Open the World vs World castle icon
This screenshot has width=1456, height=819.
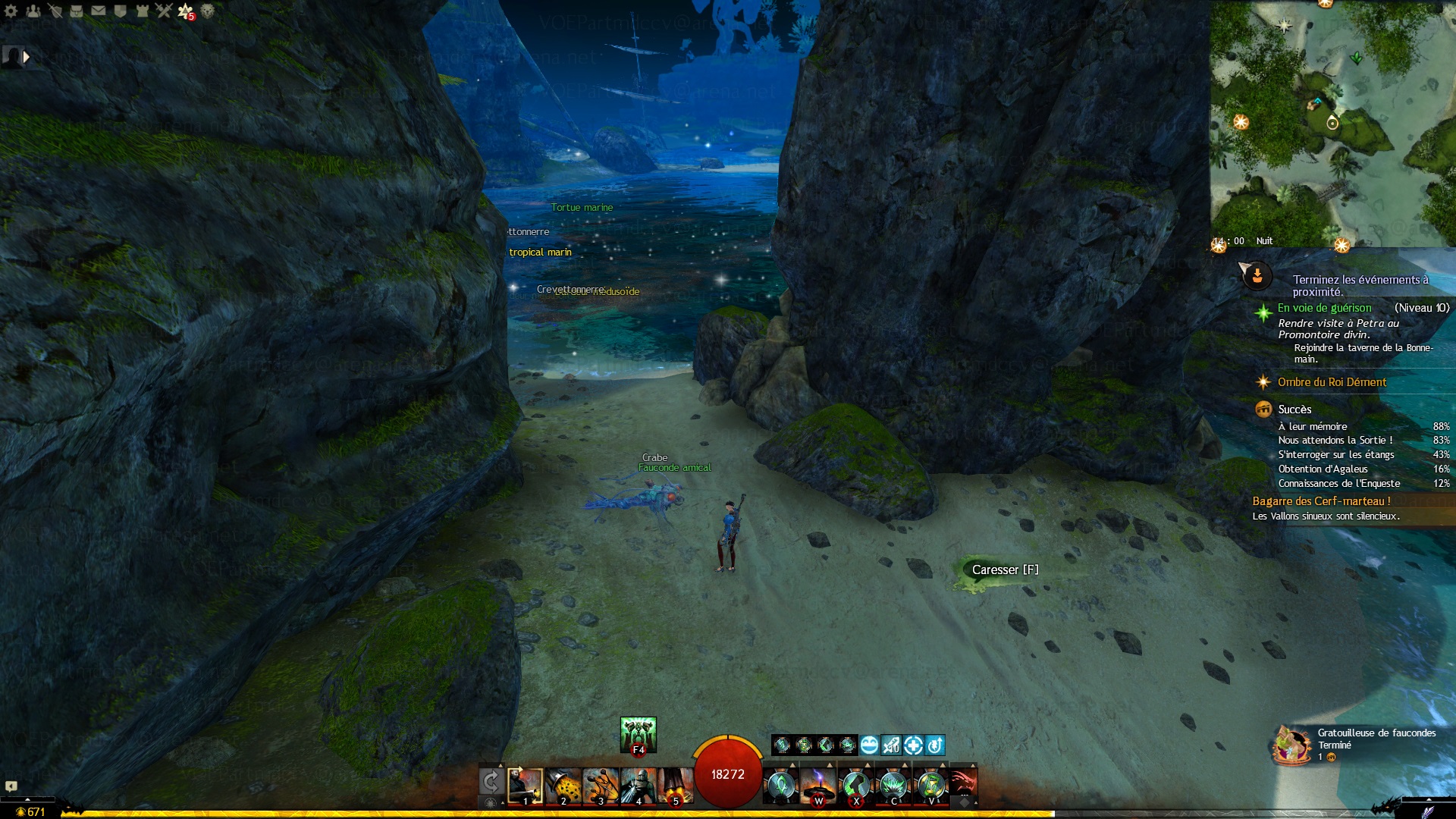click(142, 11)
